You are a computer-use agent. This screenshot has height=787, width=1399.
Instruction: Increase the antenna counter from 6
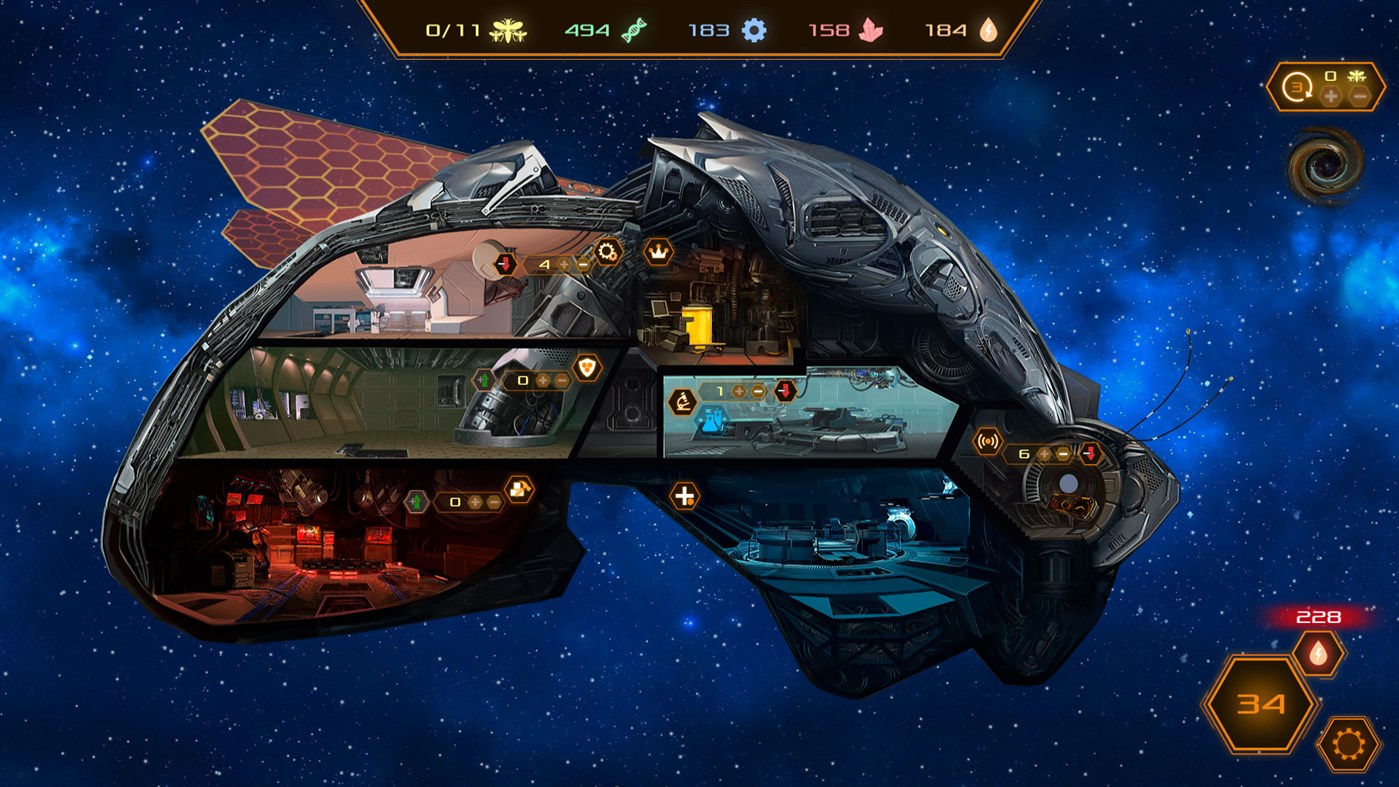tap(1044, 454)
